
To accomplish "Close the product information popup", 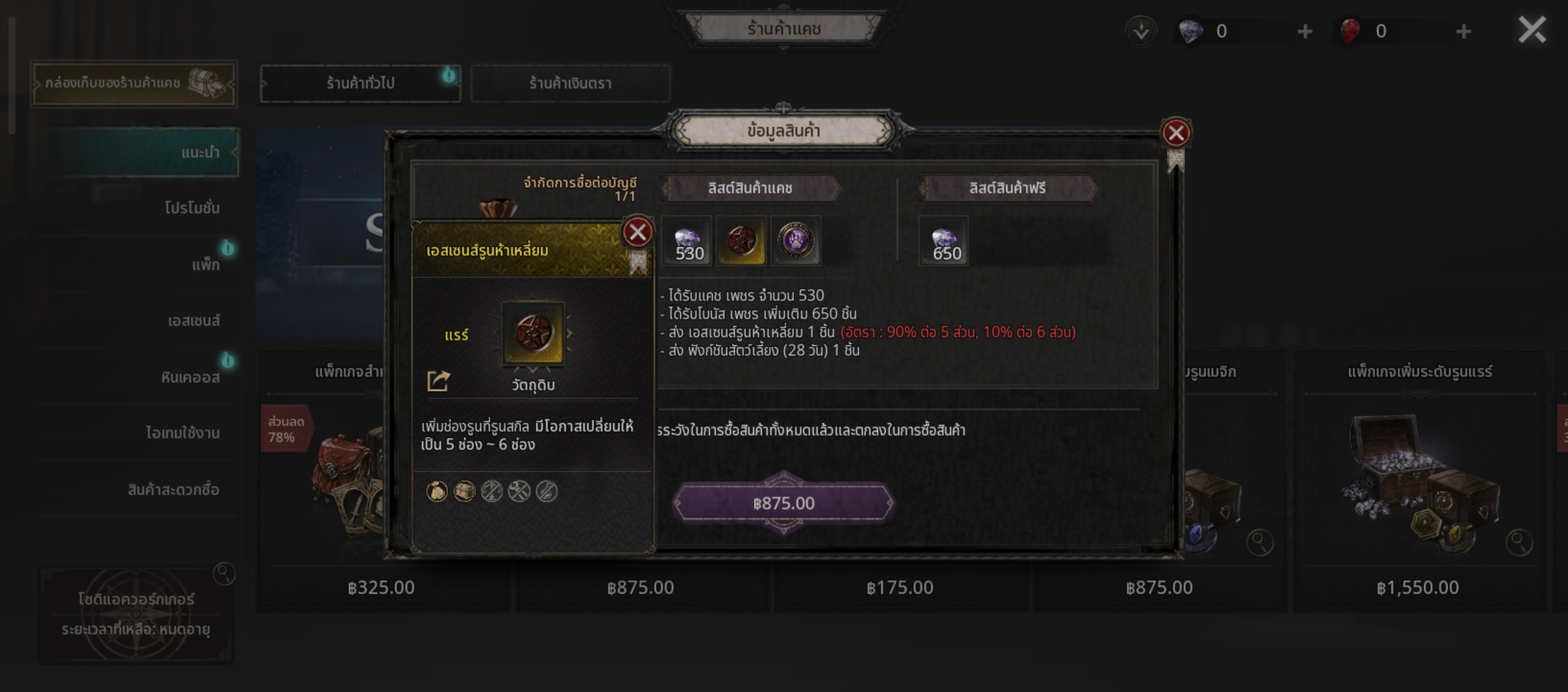I will point(1175,133).
